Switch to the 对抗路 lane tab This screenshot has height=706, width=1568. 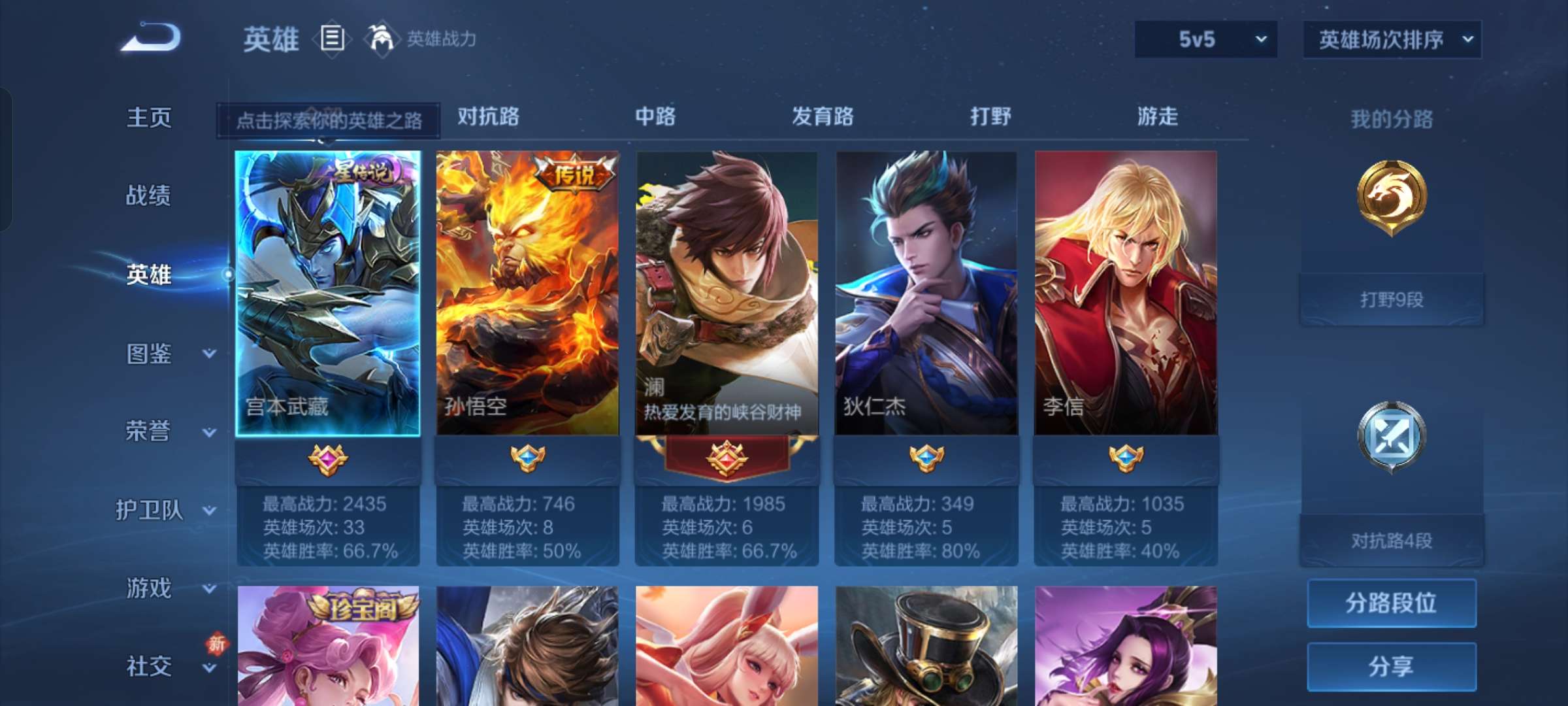pyautogui.click(x=488, y=118)
